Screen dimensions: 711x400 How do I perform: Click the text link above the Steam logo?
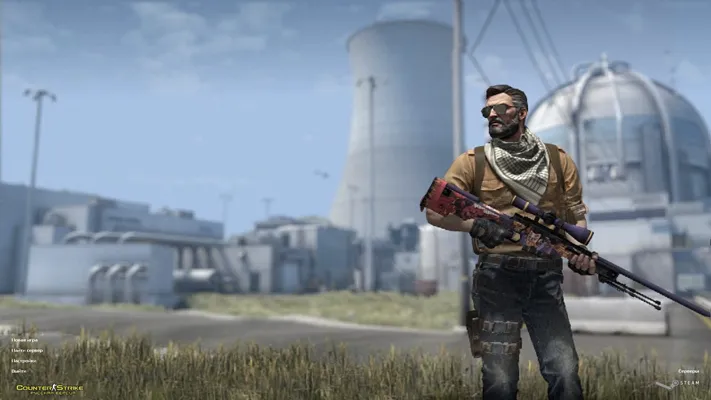click(x=688, y=371)
